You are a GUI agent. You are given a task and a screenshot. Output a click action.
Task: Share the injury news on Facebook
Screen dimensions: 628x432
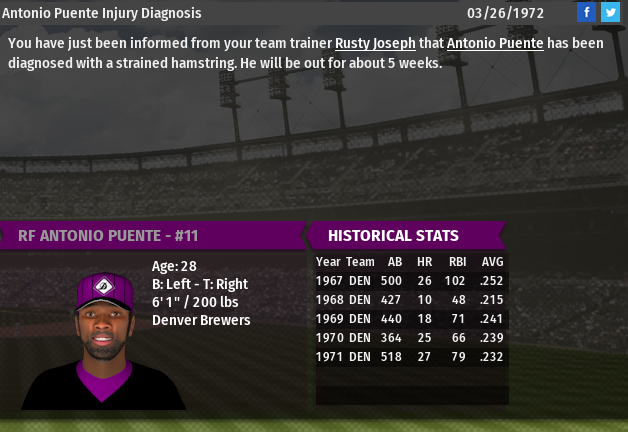point(587,13)
